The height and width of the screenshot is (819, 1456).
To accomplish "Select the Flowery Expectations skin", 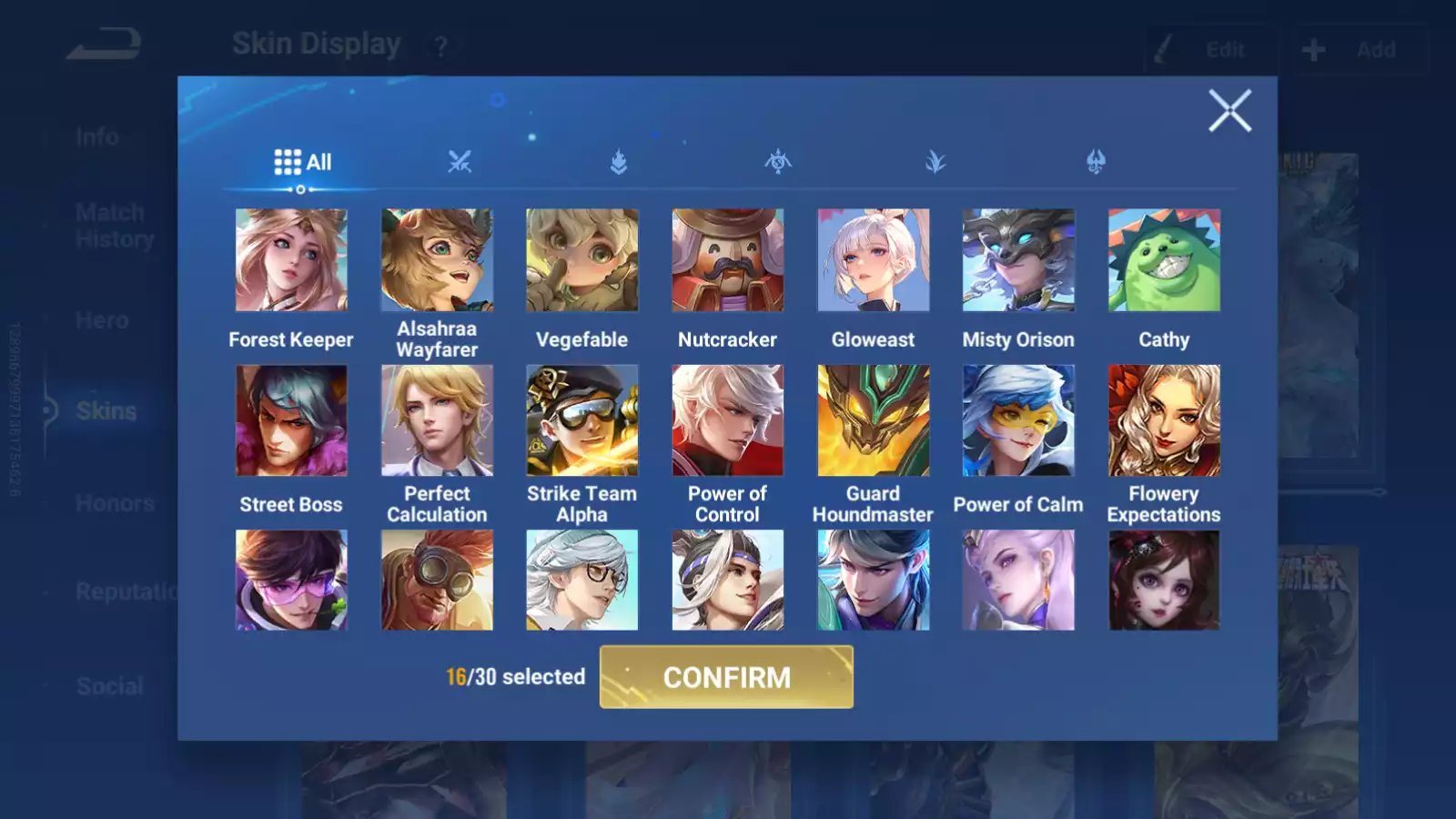I will 1164,420.
